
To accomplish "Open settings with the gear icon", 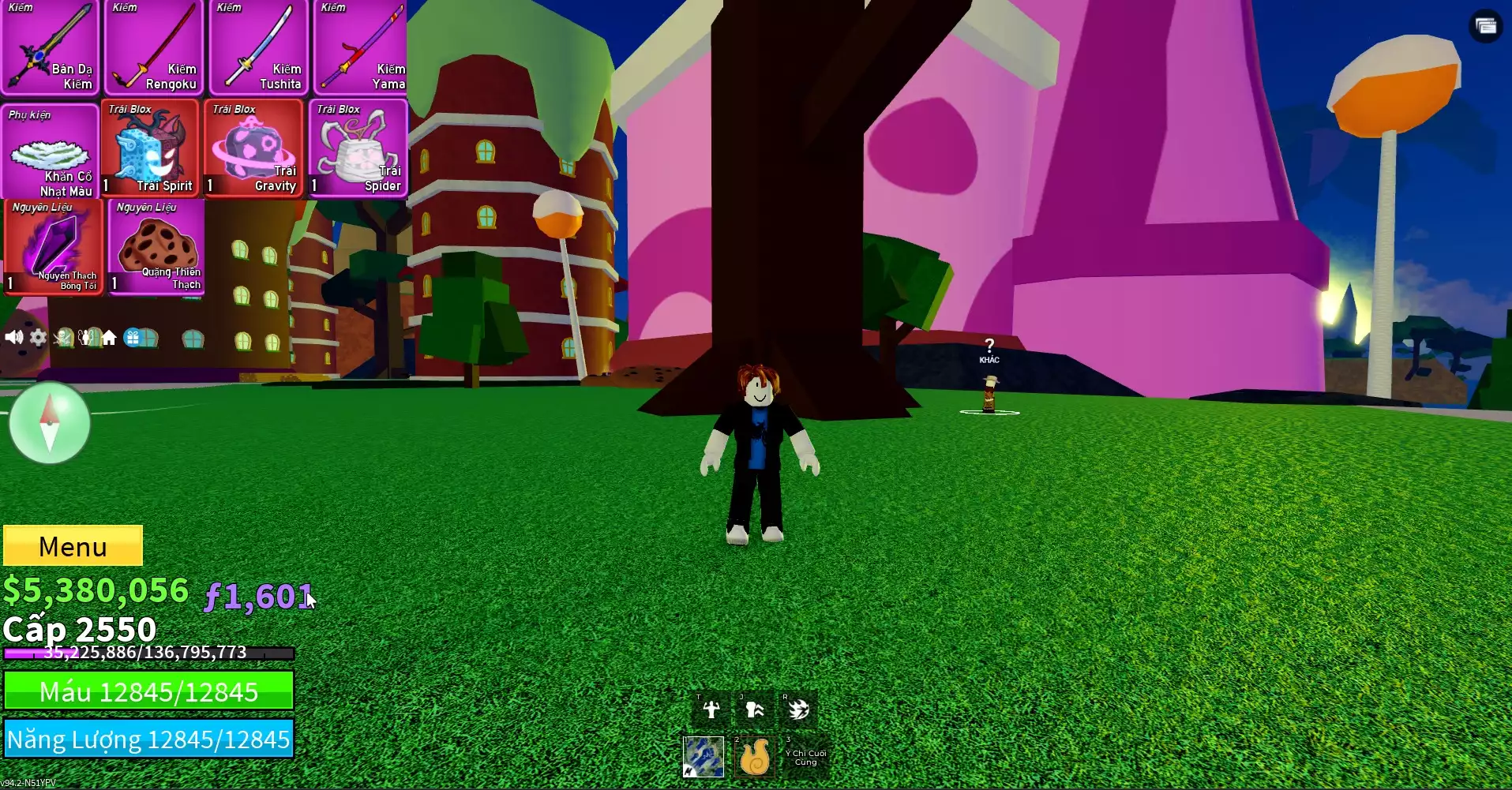I will coord(38,338).
